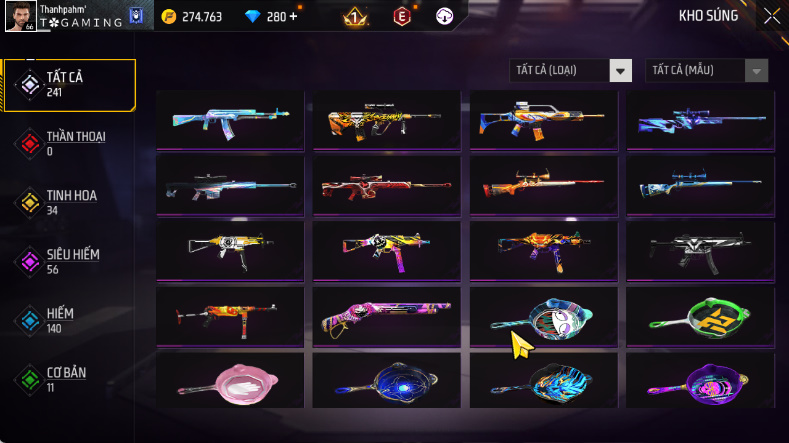
Task: Select the pink heart pan skin
Action: [230, 380]
